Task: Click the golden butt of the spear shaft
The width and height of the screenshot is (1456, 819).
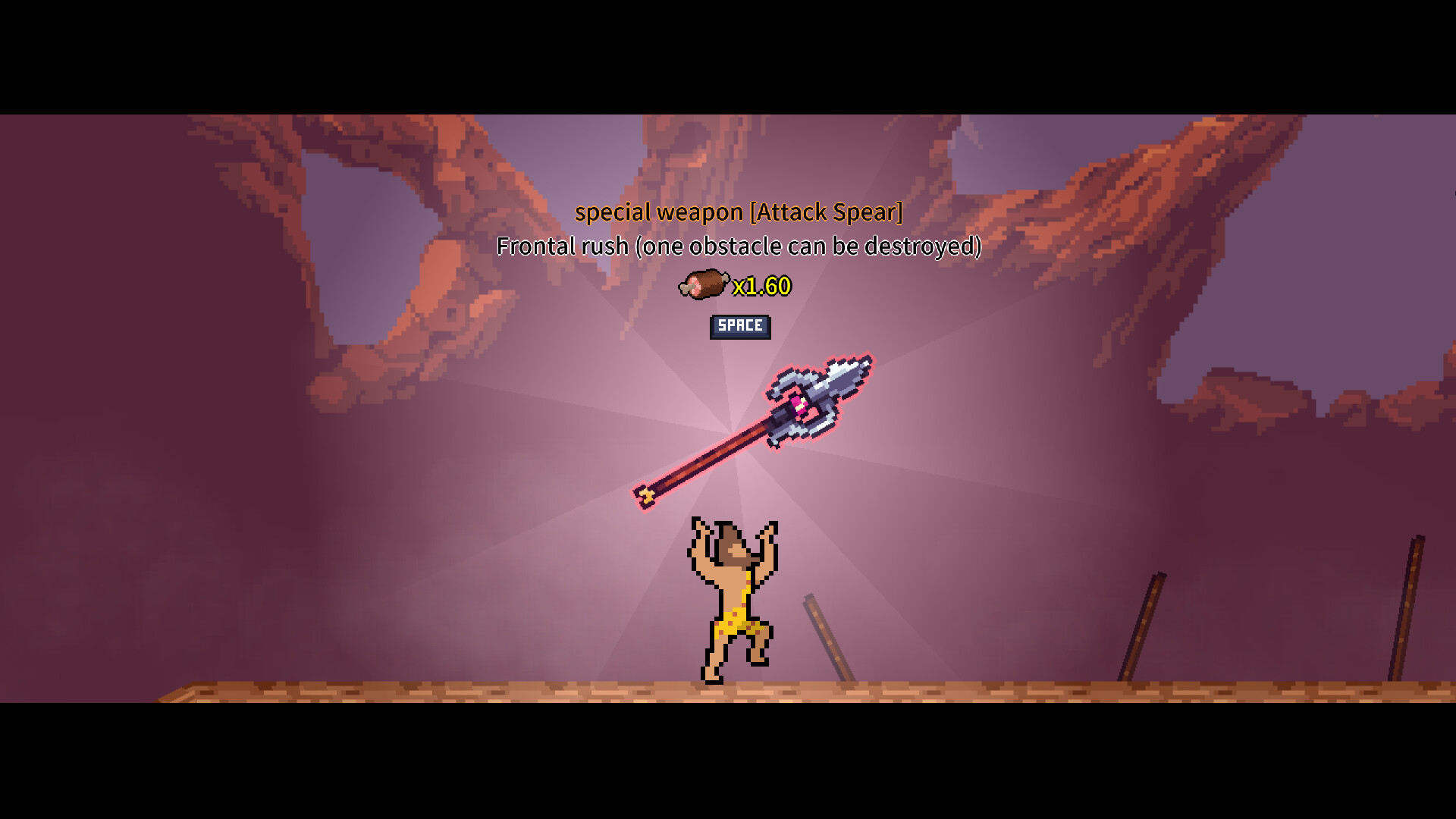Action: click(x=645, y=494)
